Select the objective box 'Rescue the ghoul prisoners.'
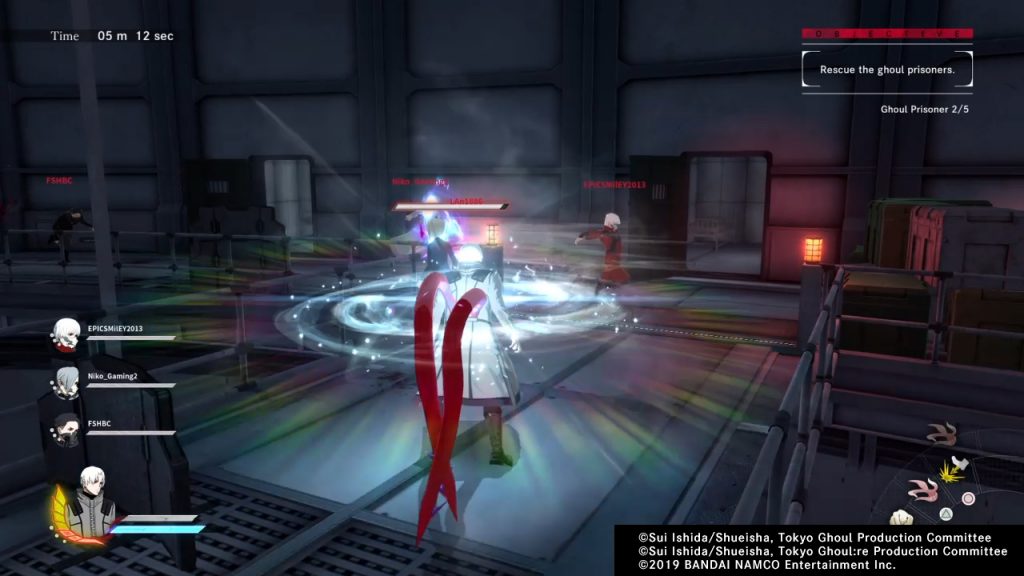 [x=886, y=70]
